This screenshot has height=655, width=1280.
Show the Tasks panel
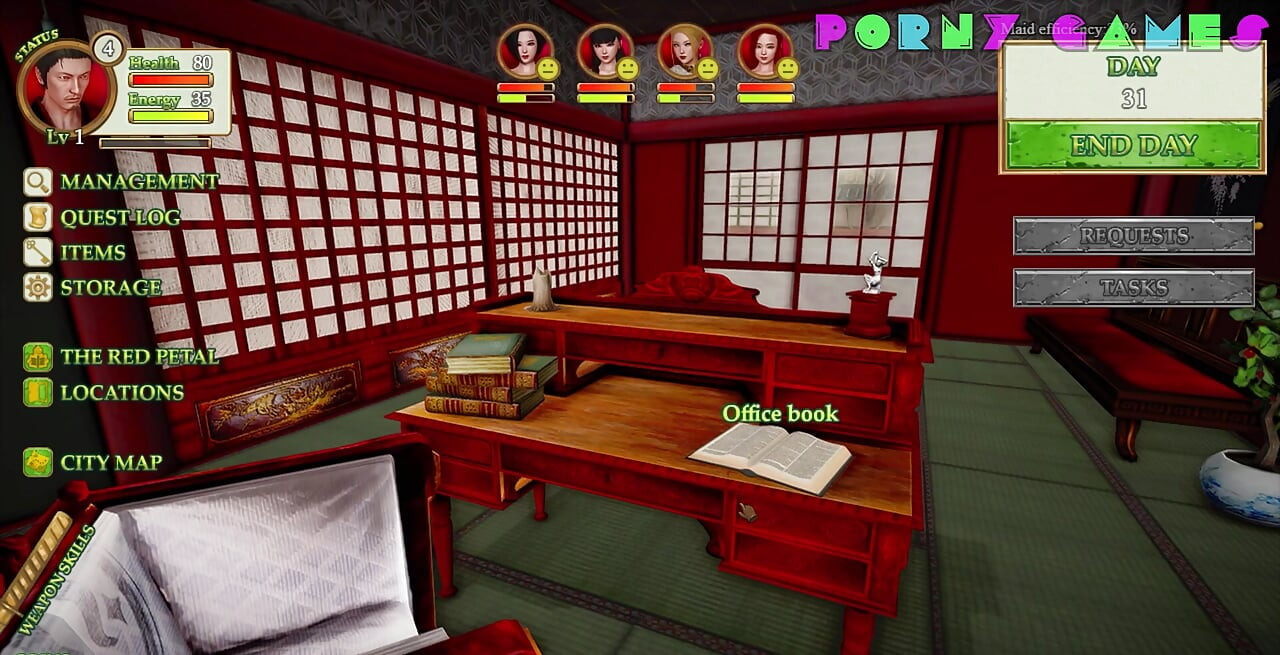click(x=1133, y=287)
